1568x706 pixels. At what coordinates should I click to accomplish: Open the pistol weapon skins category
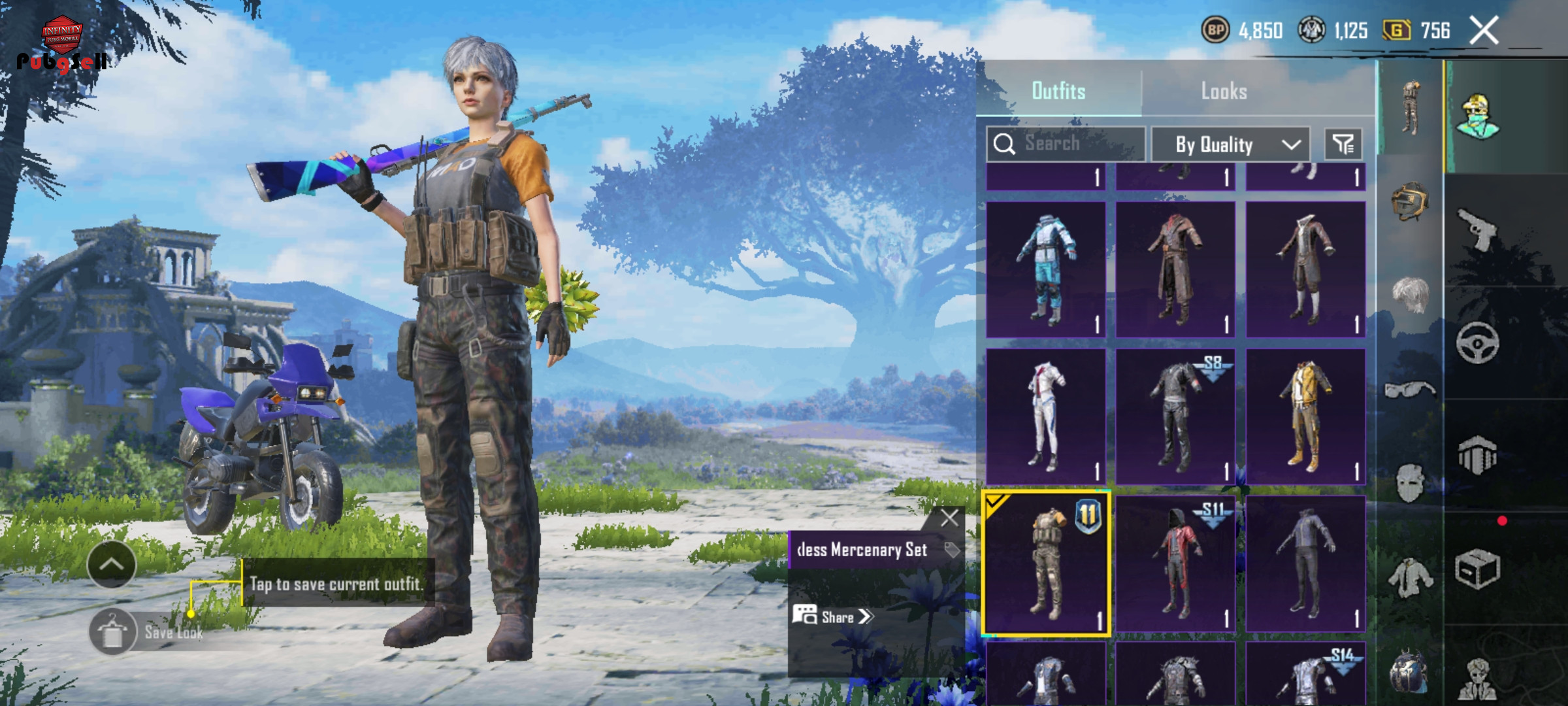pyautogui.click(x=1477, y=228)
